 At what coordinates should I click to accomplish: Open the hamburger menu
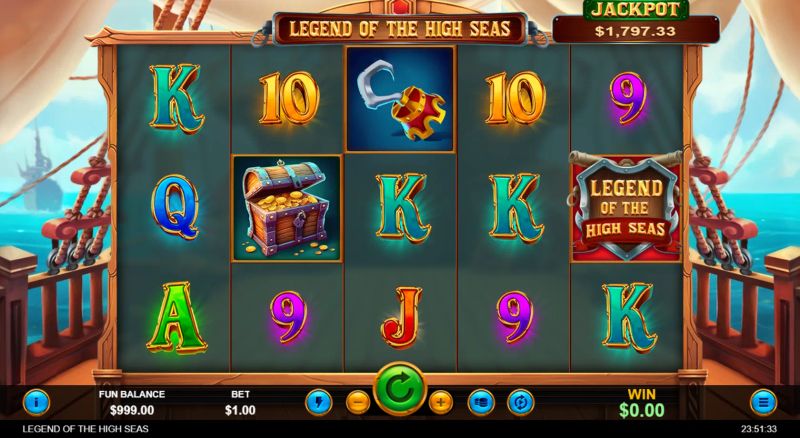[x=763, y=402]
